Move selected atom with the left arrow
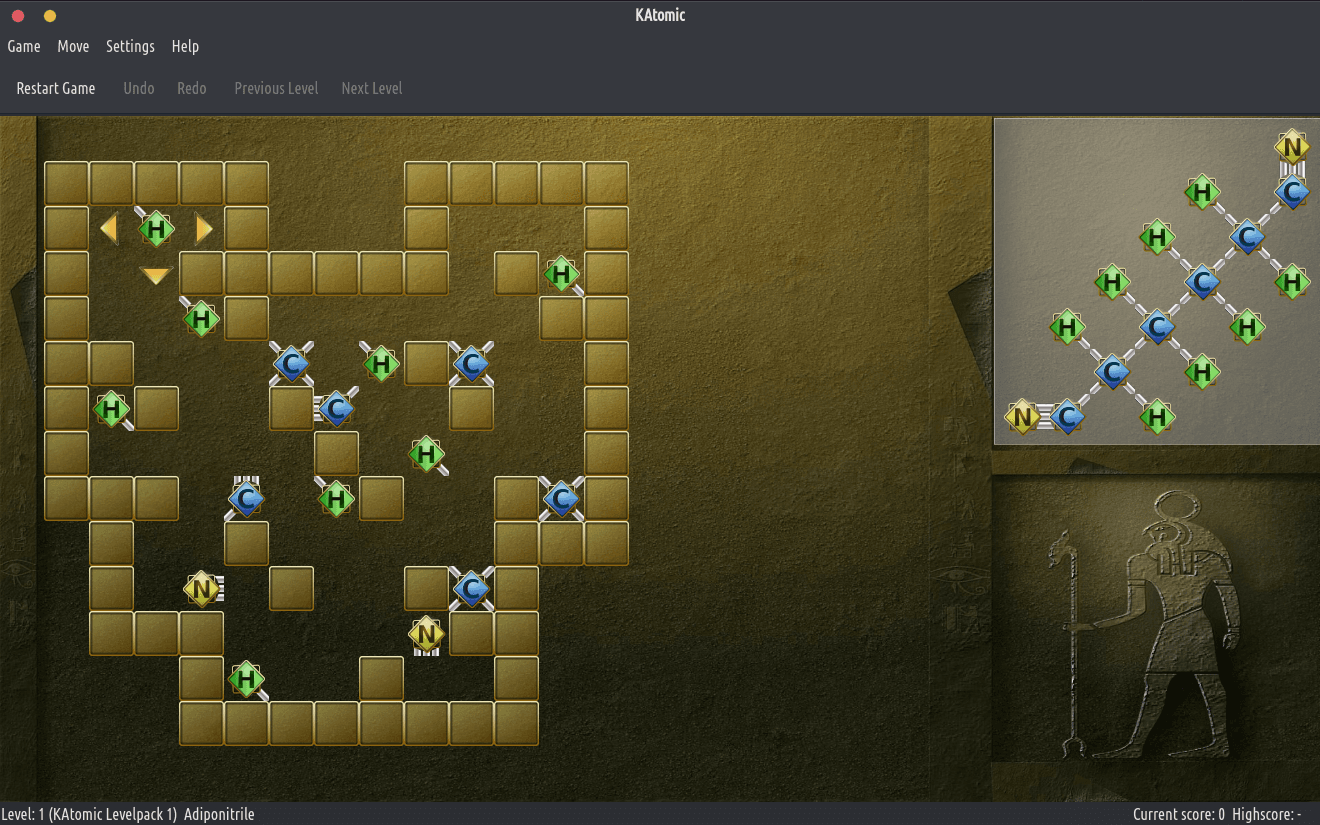This screenshot has height=825, width=1320. click(x=109, y=229)
